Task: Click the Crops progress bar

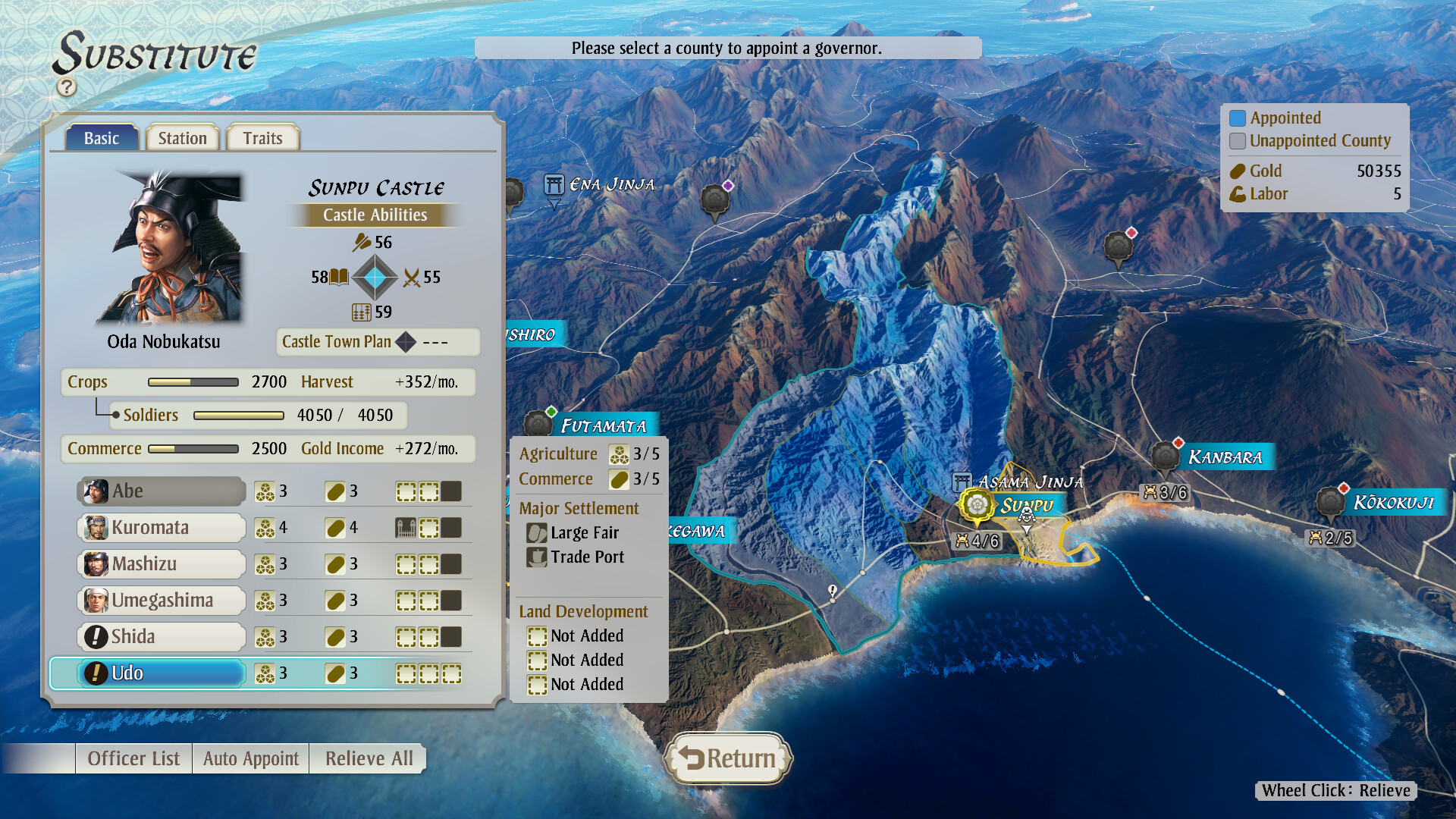Action: 193,382
